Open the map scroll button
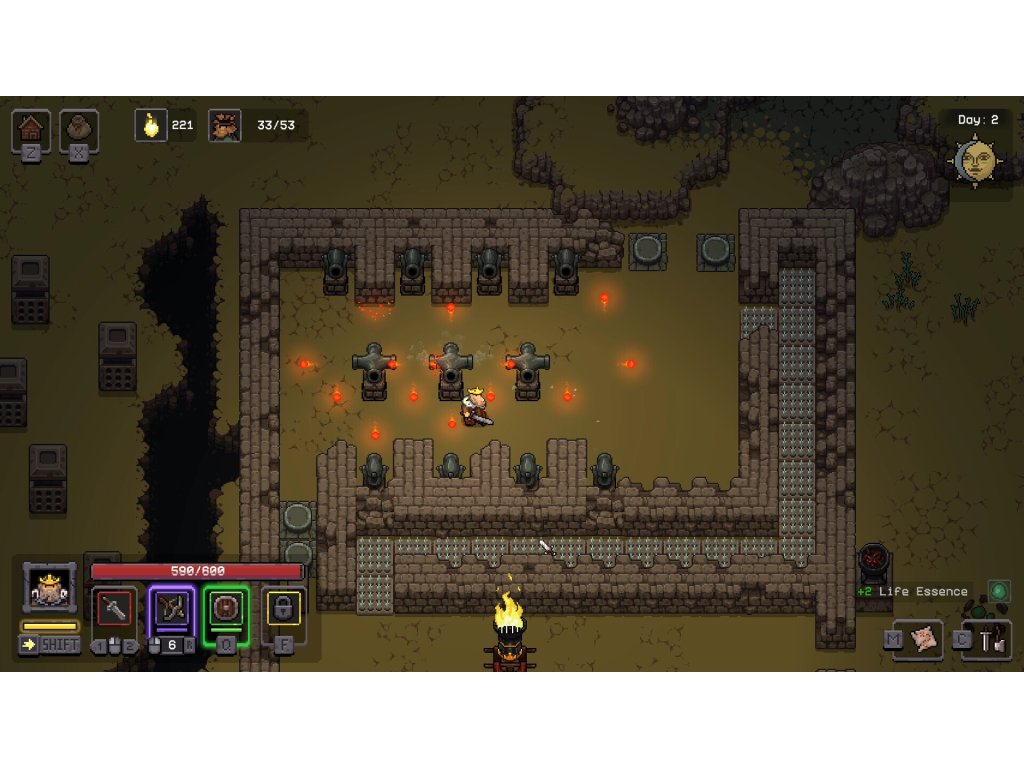Viewport: 1024px width, 768px height. pos(925,639)
